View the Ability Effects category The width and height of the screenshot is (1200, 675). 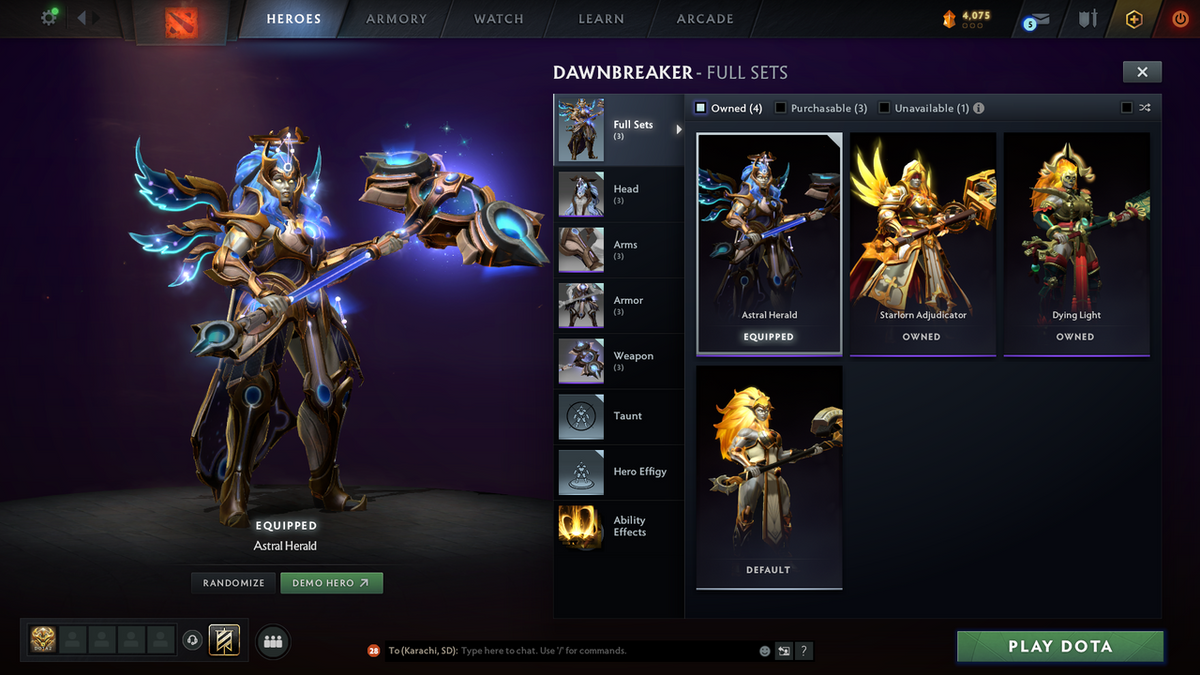click(620, 527)
